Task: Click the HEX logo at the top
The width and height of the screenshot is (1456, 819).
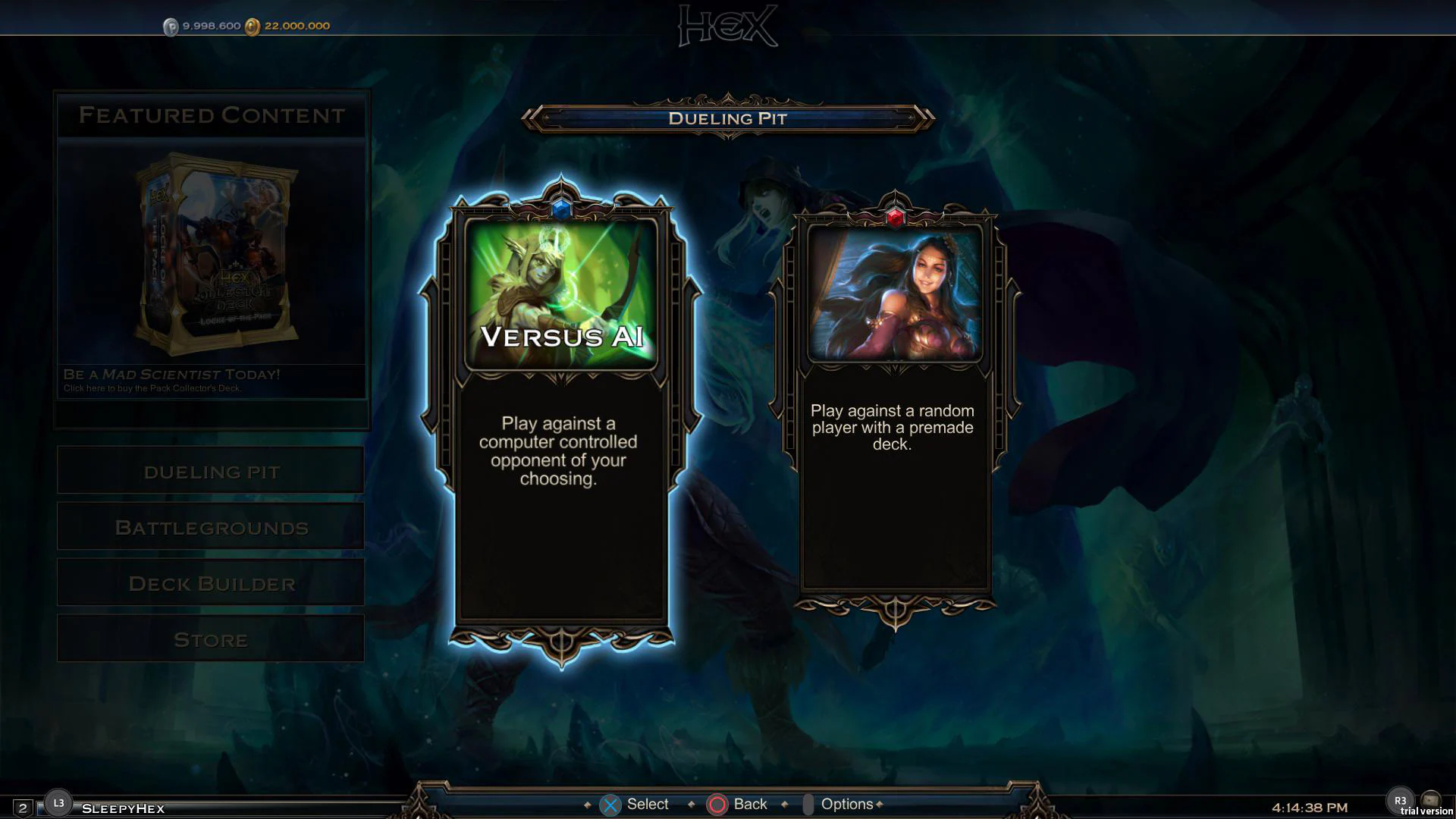Action: [727, 24]
